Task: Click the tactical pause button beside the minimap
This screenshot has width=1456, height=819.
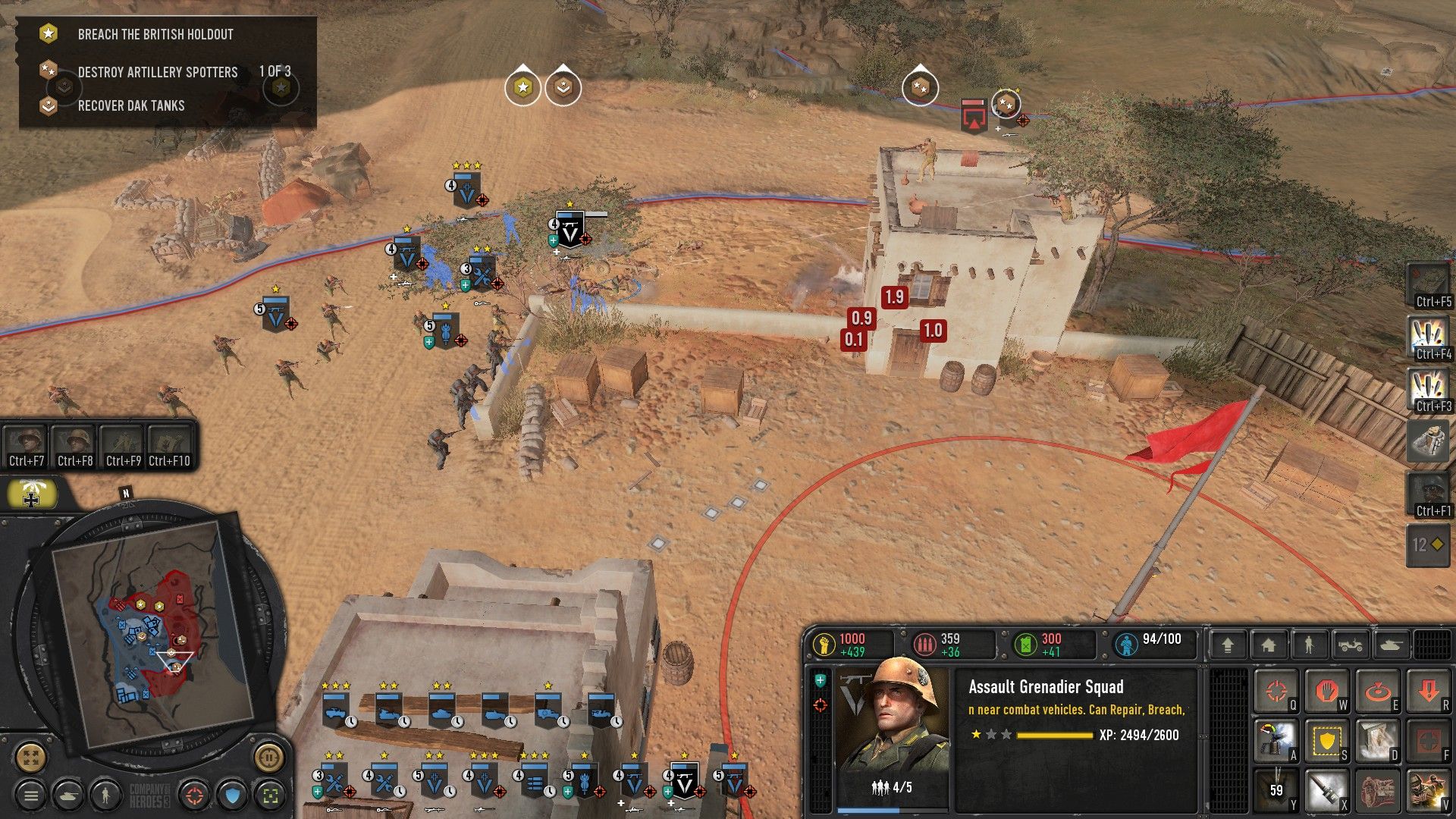Action: [x=268, y=757]
